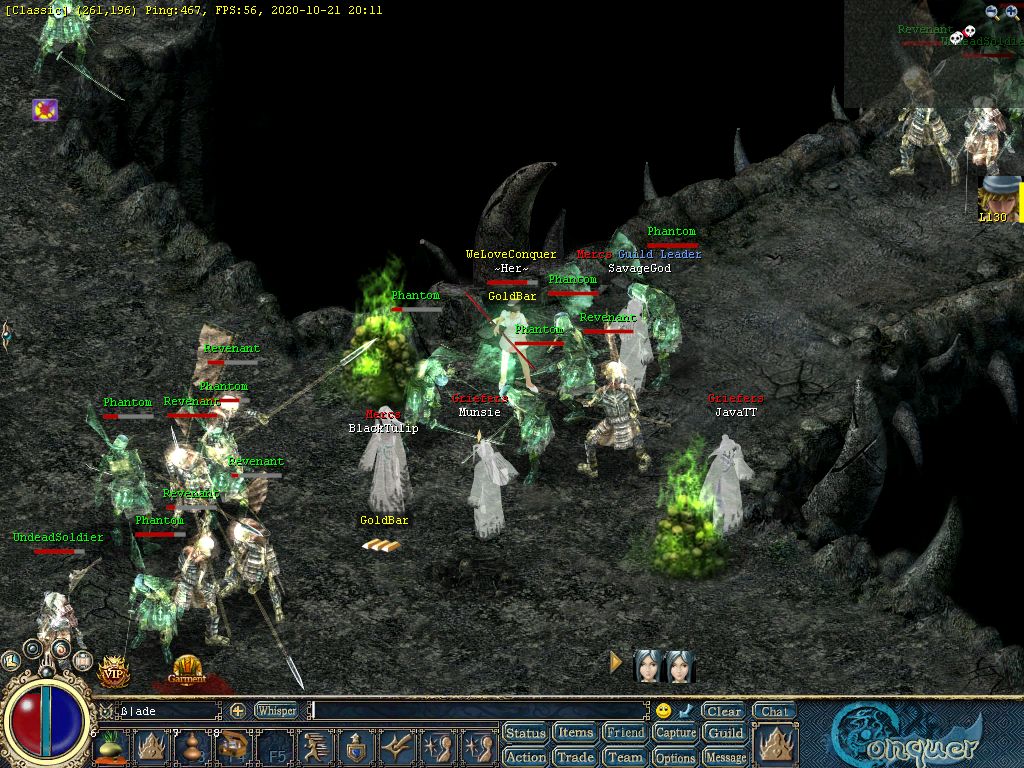Click the Capture button
1024x768 pixels.
pyautogui.click(x=675, y=734)
